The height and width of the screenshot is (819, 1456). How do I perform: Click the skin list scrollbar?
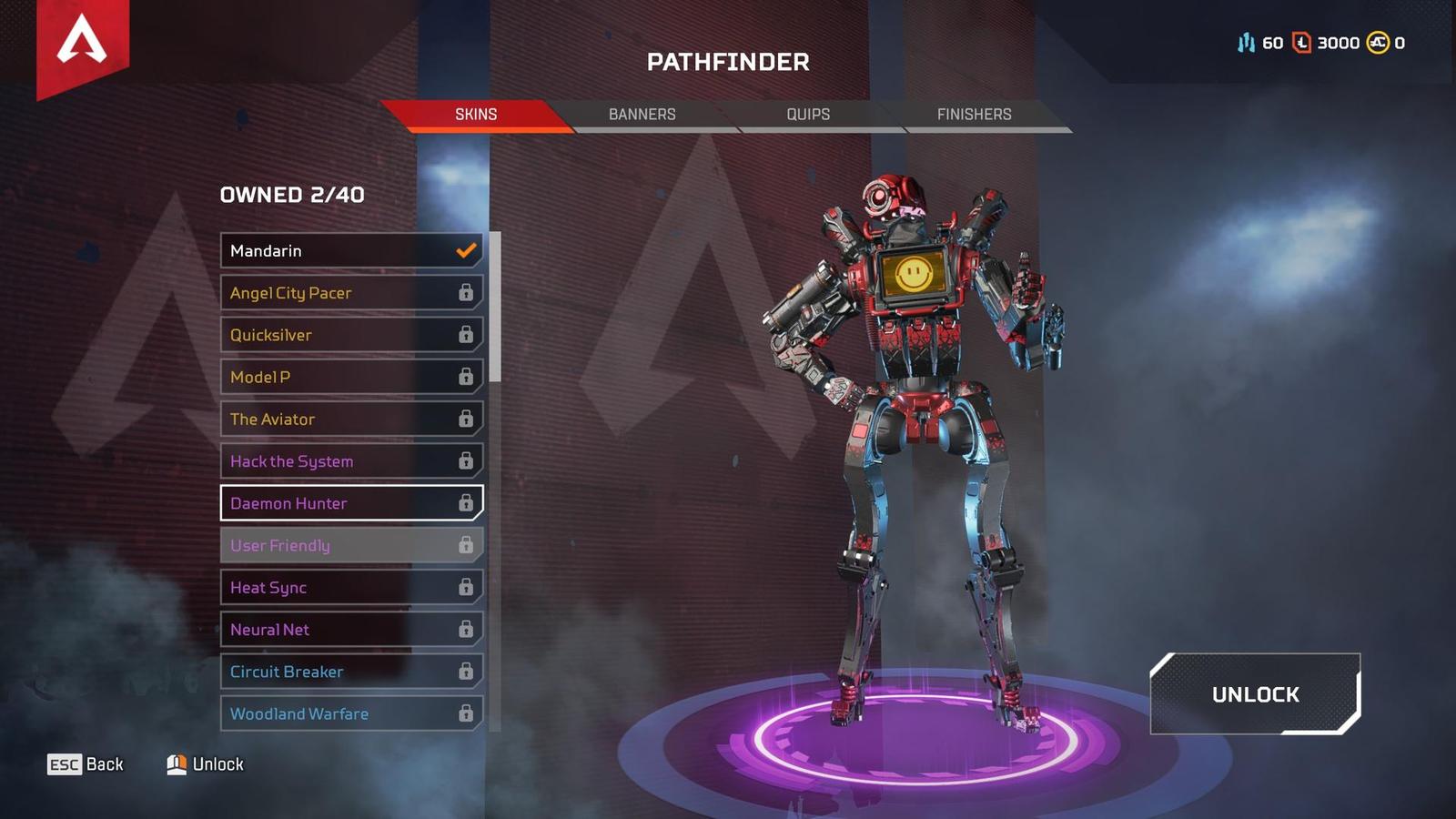tap(495, 307)
